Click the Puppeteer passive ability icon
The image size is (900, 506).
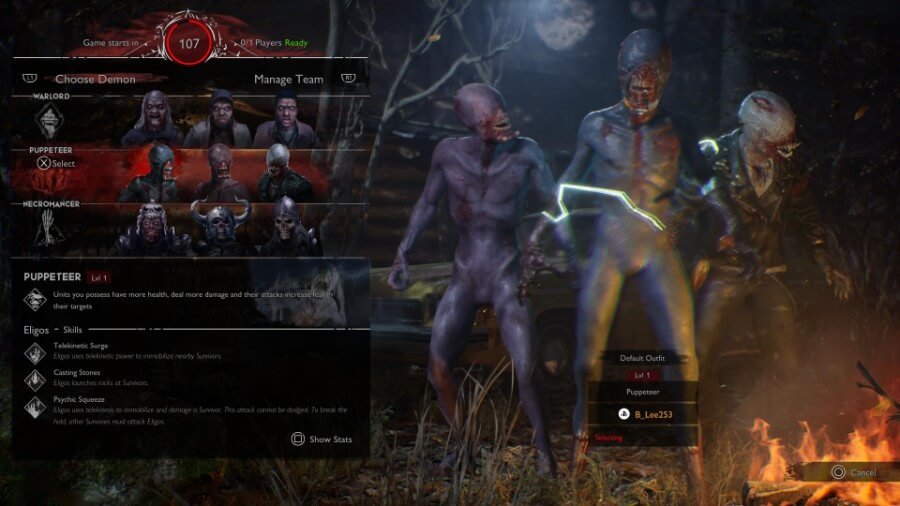tap(35, 299)
